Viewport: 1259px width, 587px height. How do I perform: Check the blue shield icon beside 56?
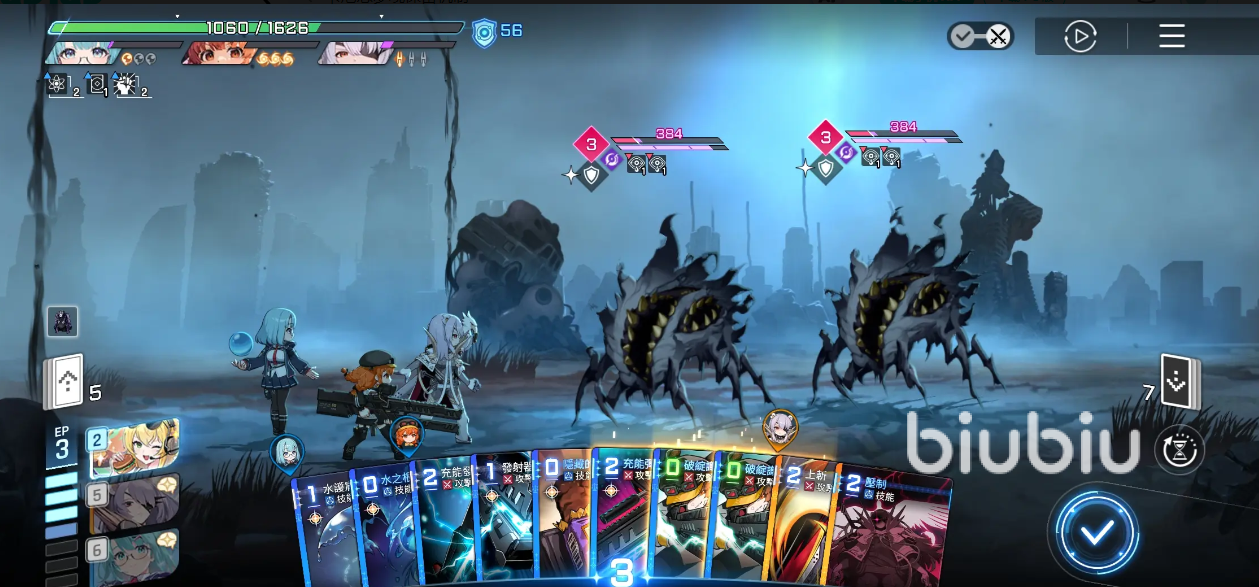point(484,32)
